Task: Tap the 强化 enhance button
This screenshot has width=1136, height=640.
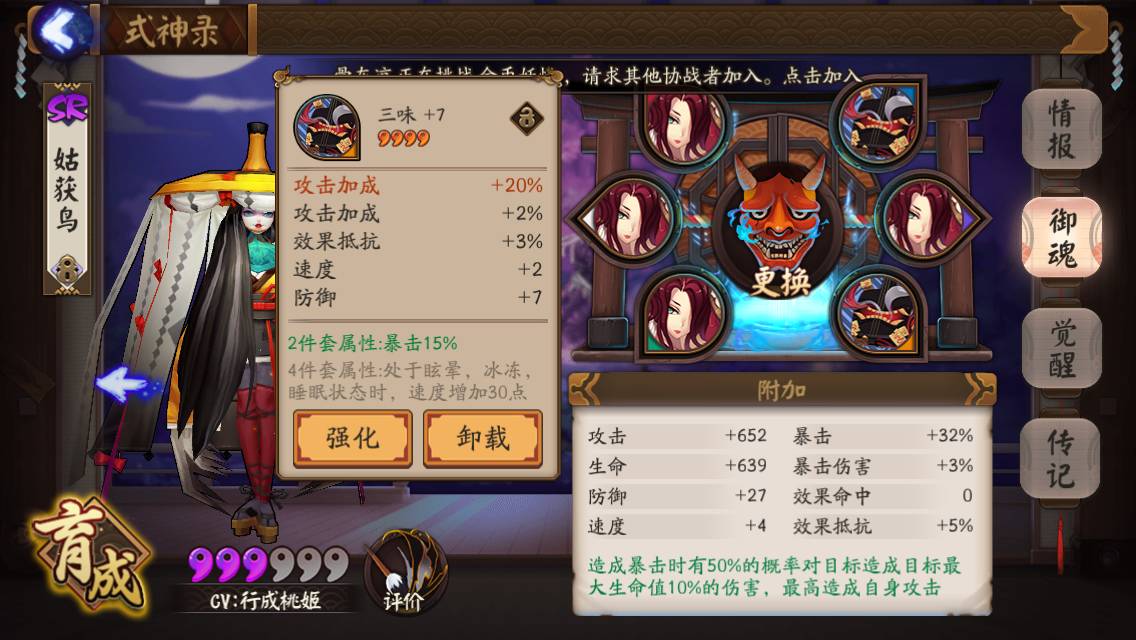Action: 352,437
